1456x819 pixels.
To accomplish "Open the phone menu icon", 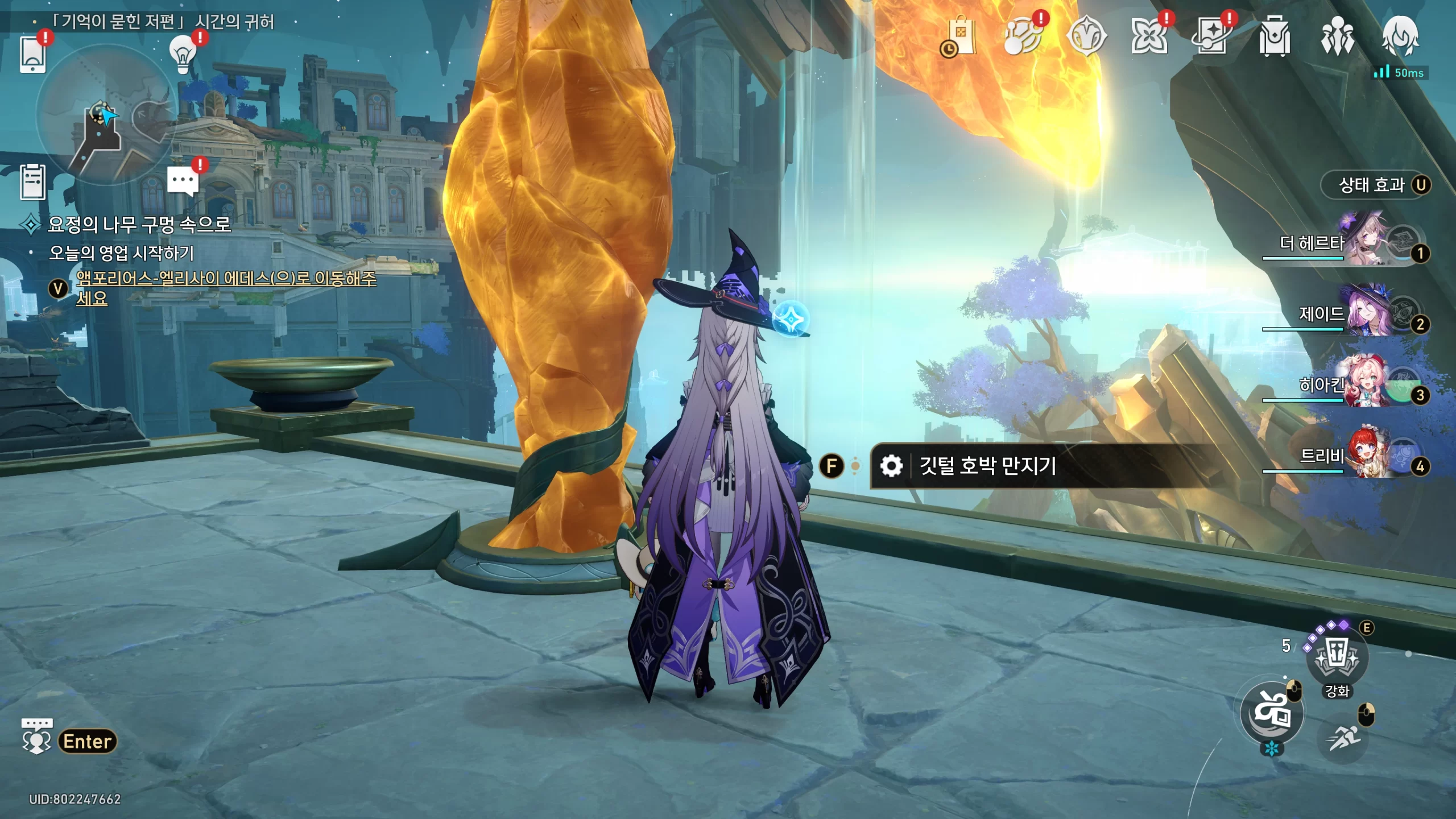I will coord(32,54).
